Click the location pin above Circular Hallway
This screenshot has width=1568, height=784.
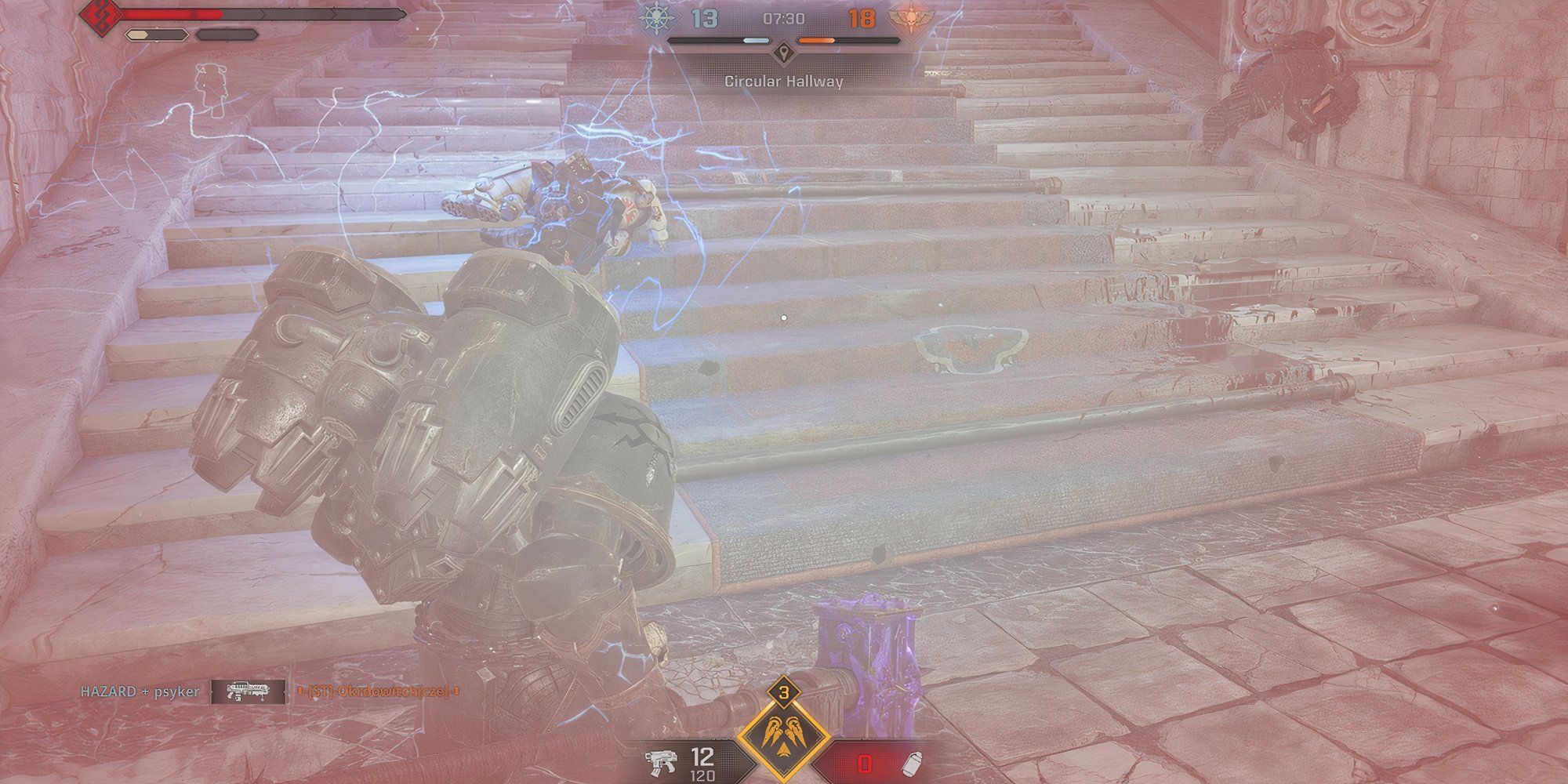pos(782,53)
